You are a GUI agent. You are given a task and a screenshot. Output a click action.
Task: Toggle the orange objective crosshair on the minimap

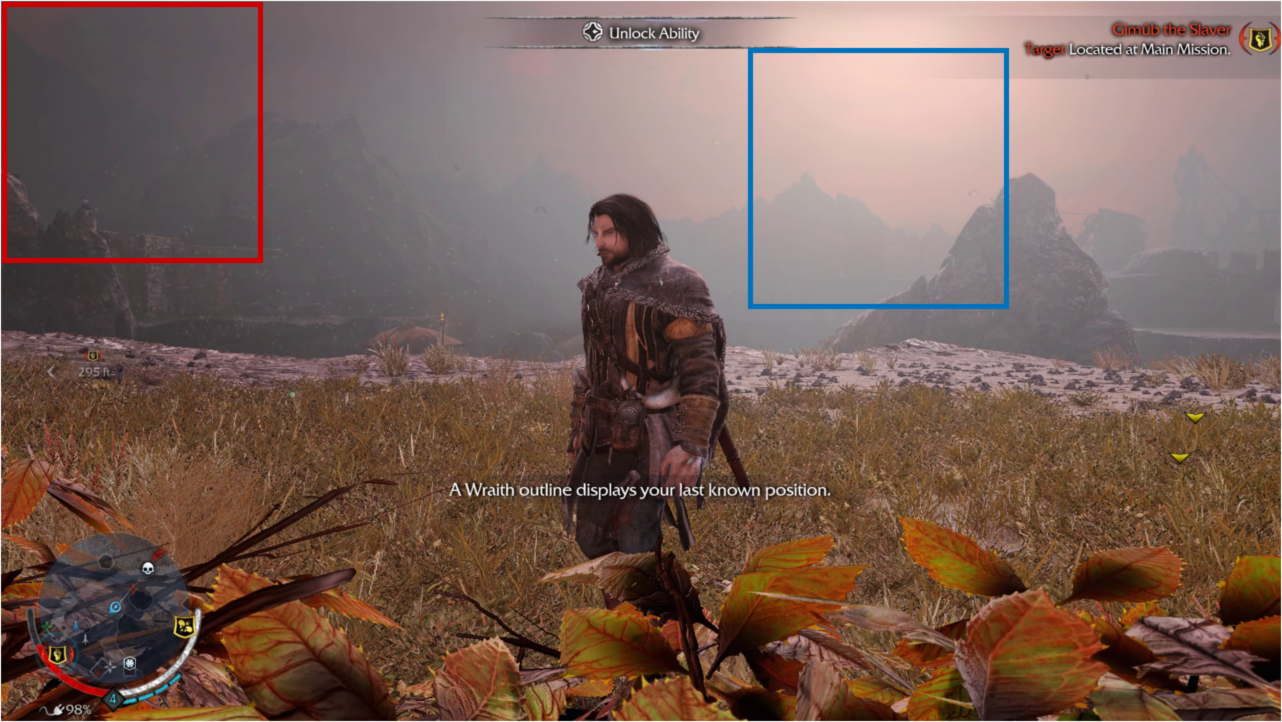point(132,587)
